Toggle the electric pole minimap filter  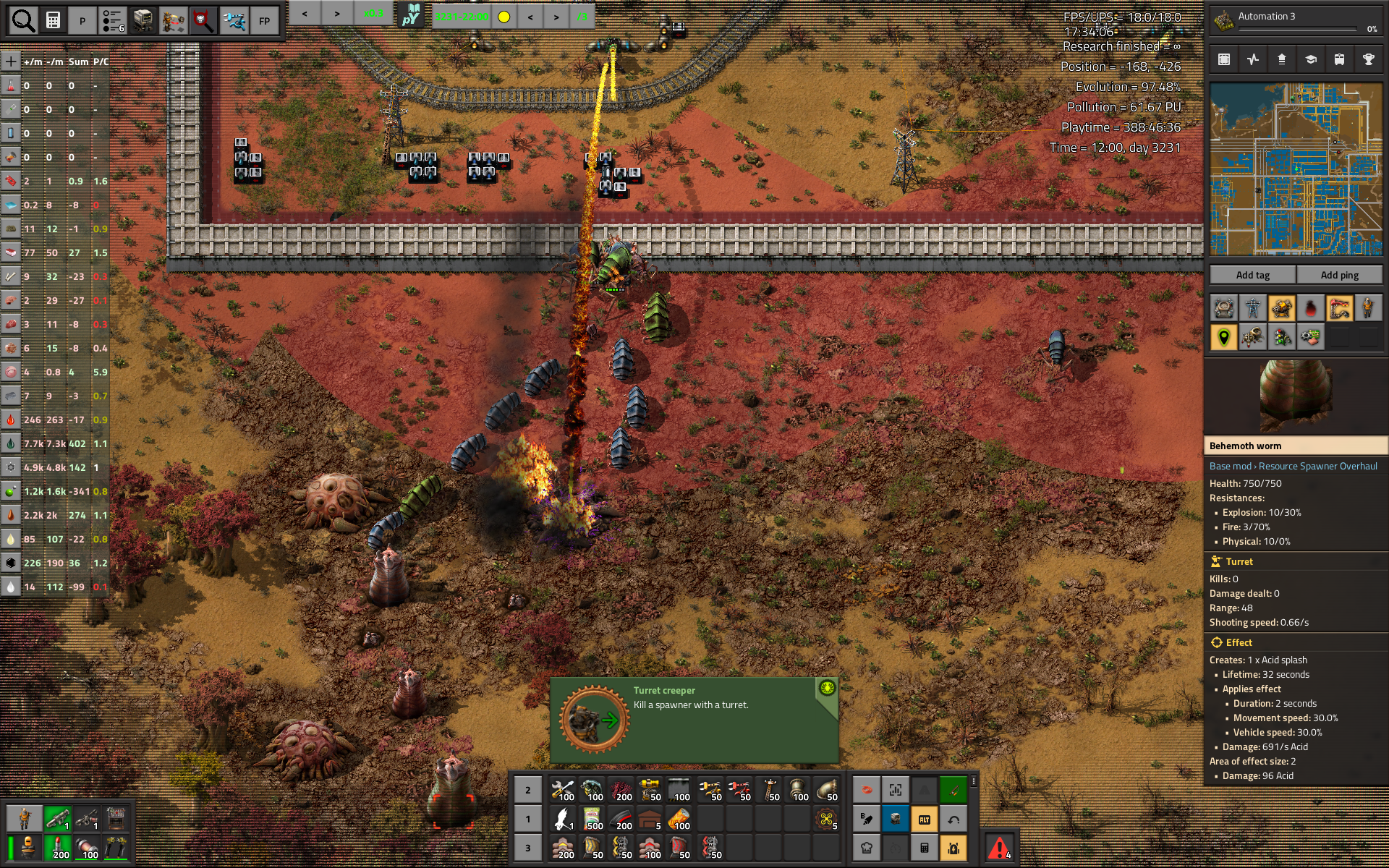[1253, 309]
